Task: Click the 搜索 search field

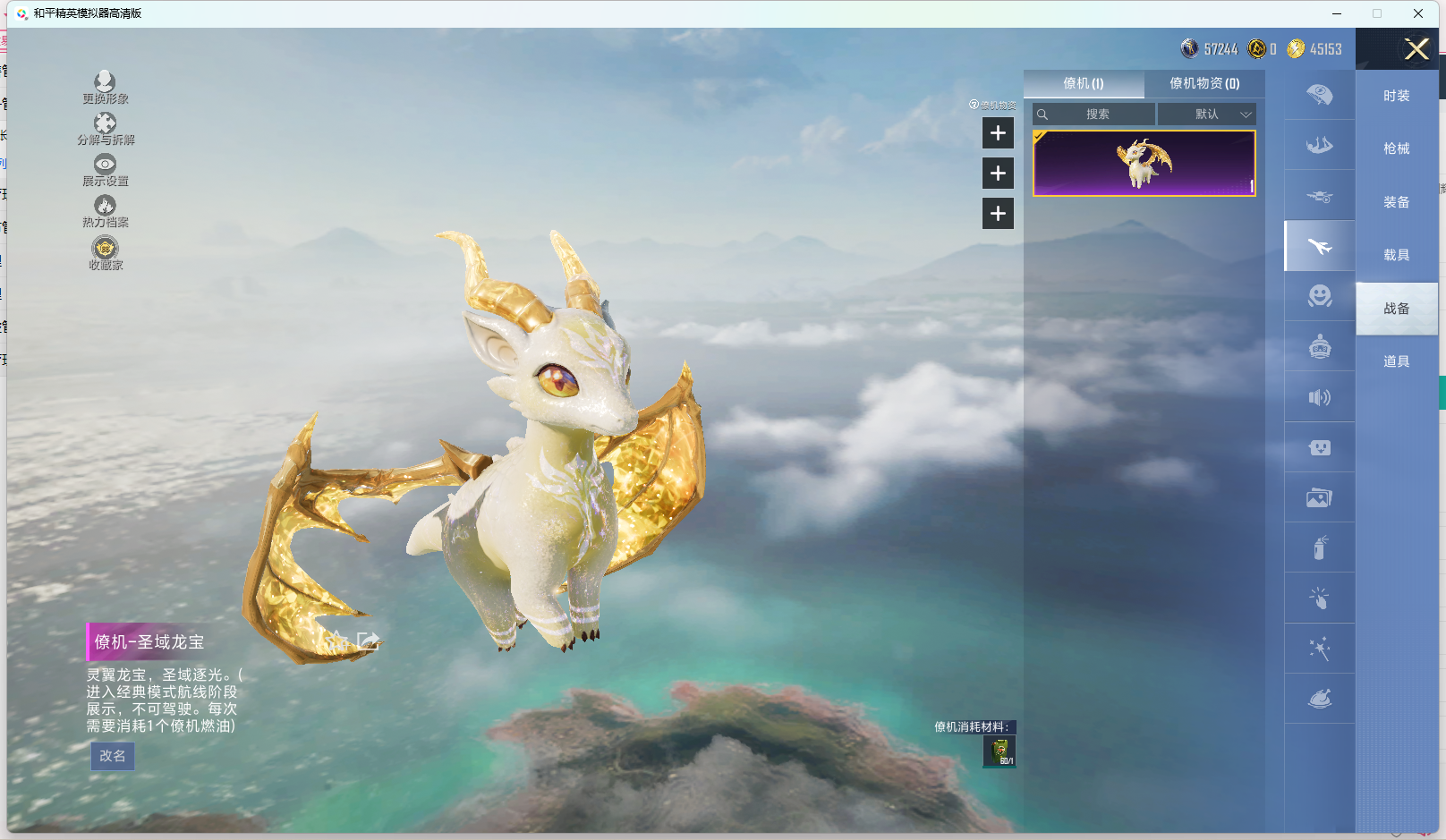Action: (1097, 115)
